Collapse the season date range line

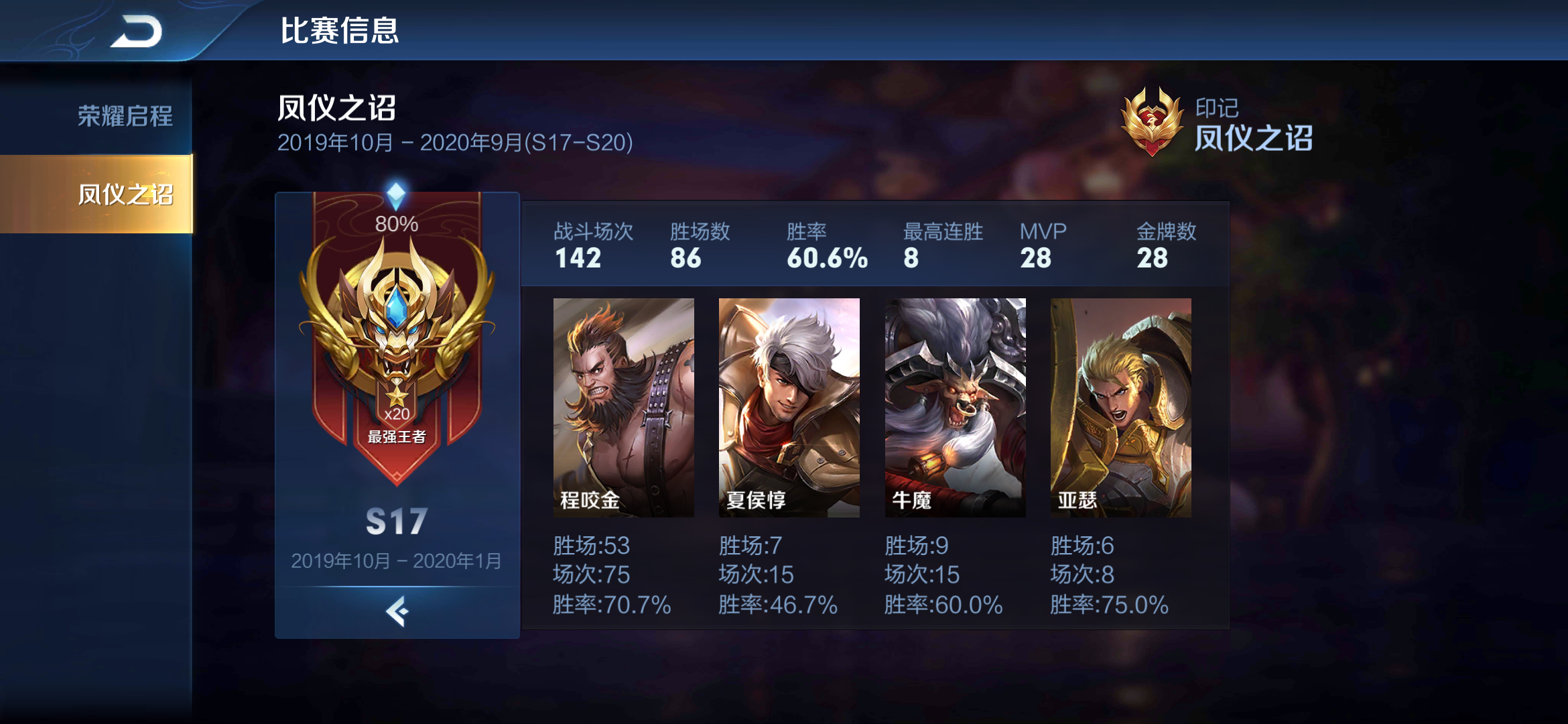[456, 142]
